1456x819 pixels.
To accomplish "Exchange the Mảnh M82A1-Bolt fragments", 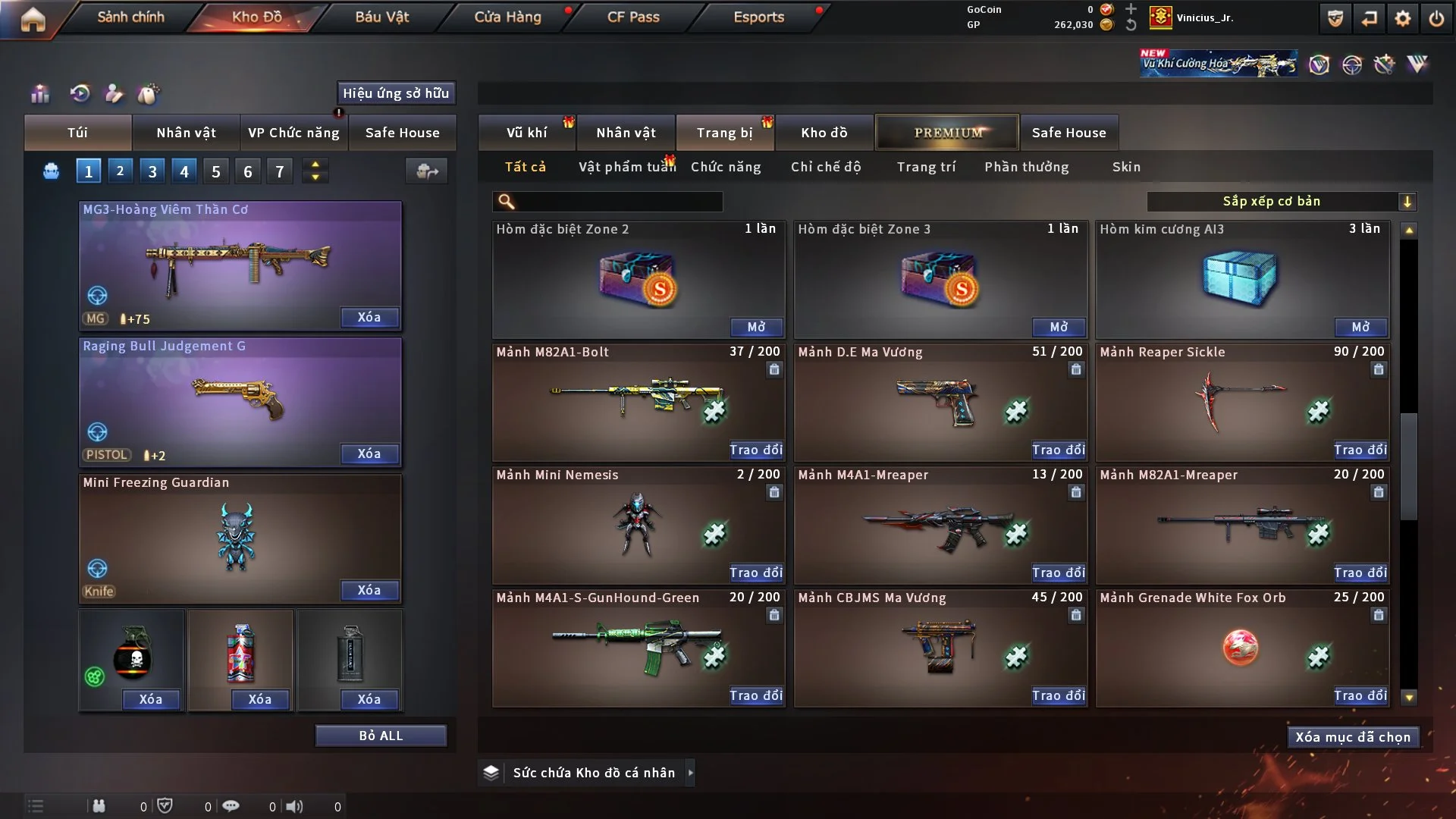I will (756, 450).
